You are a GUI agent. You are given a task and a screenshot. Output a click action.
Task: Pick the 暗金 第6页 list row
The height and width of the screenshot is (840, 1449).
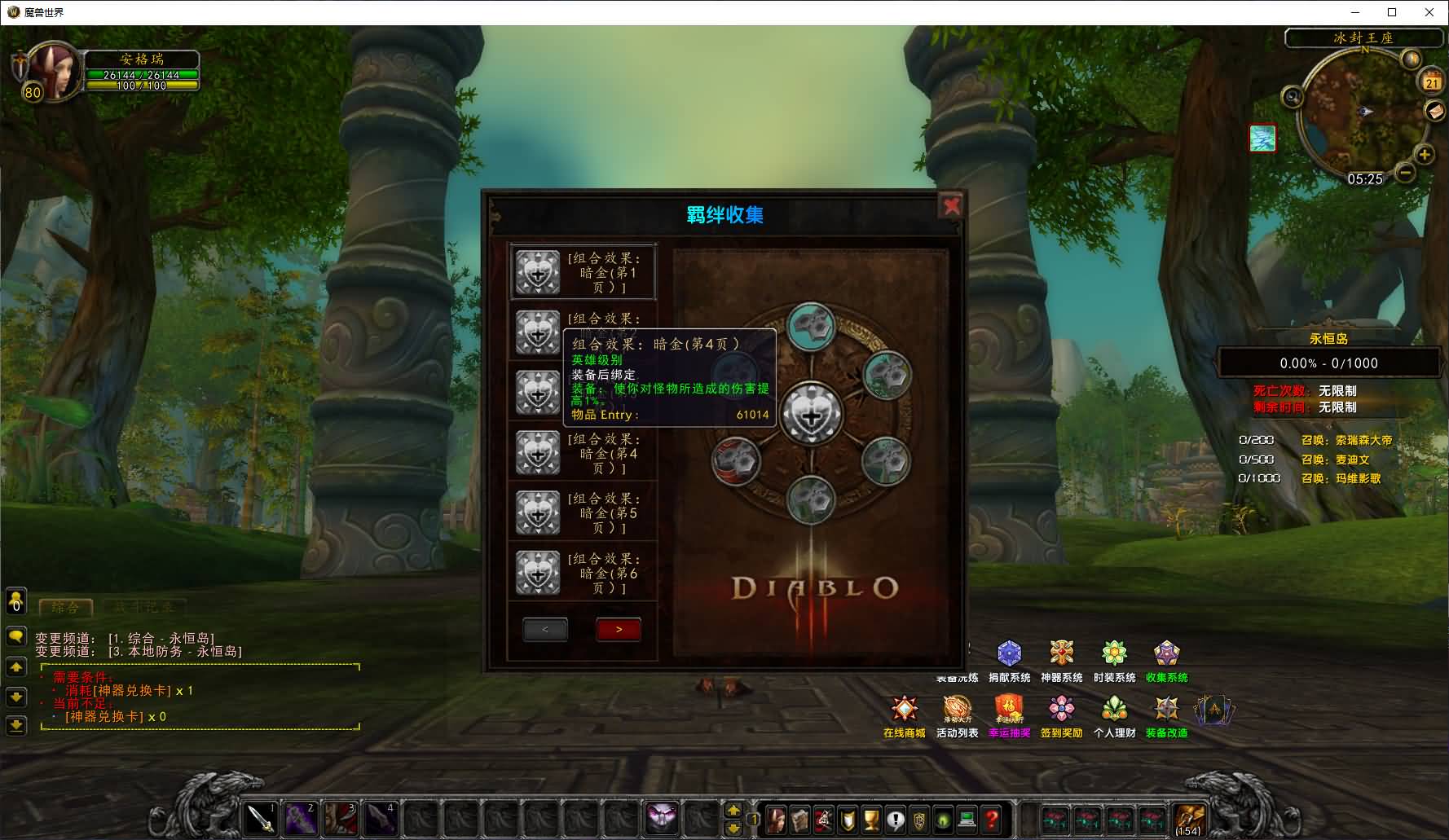coord(583,573)
